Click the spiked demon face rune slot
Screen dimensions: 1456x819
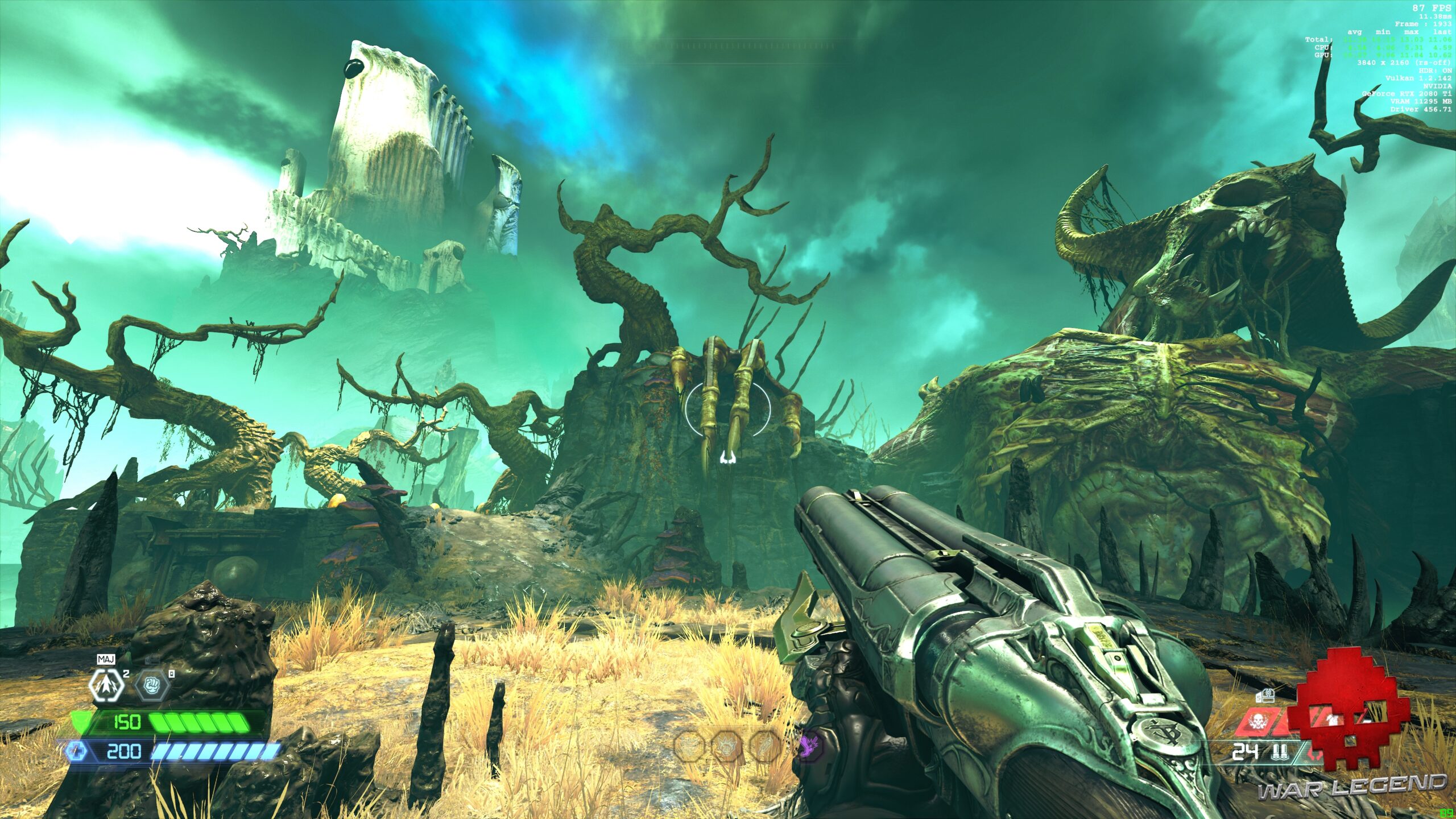tap(727, 746)
